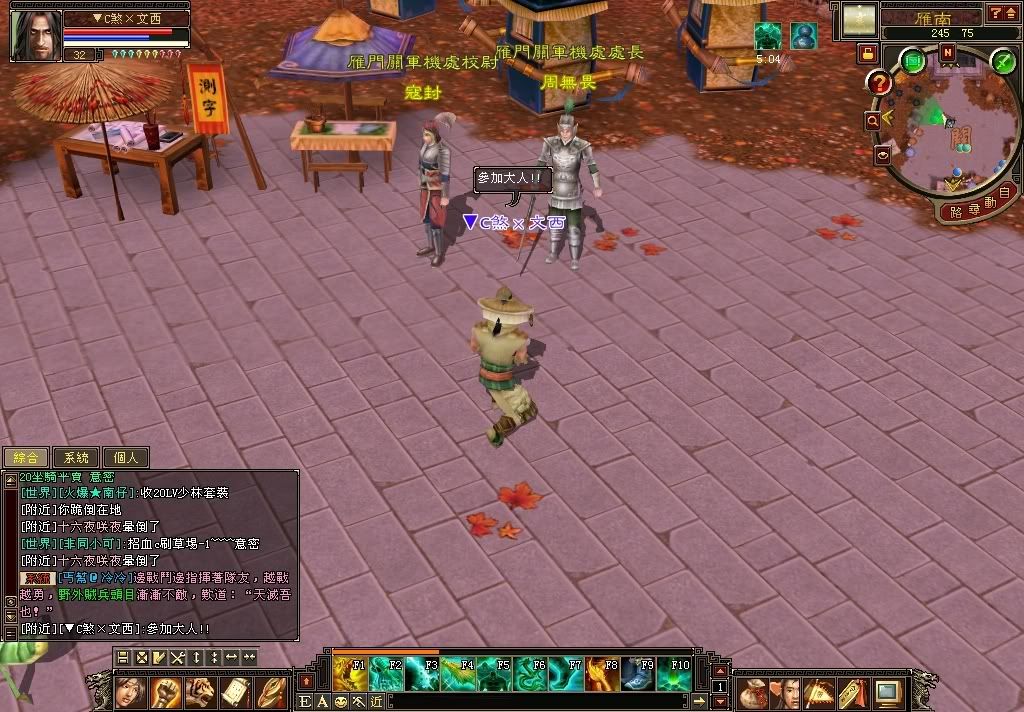Toggle the padlock button beside the minimap

(x=866, y=52)
